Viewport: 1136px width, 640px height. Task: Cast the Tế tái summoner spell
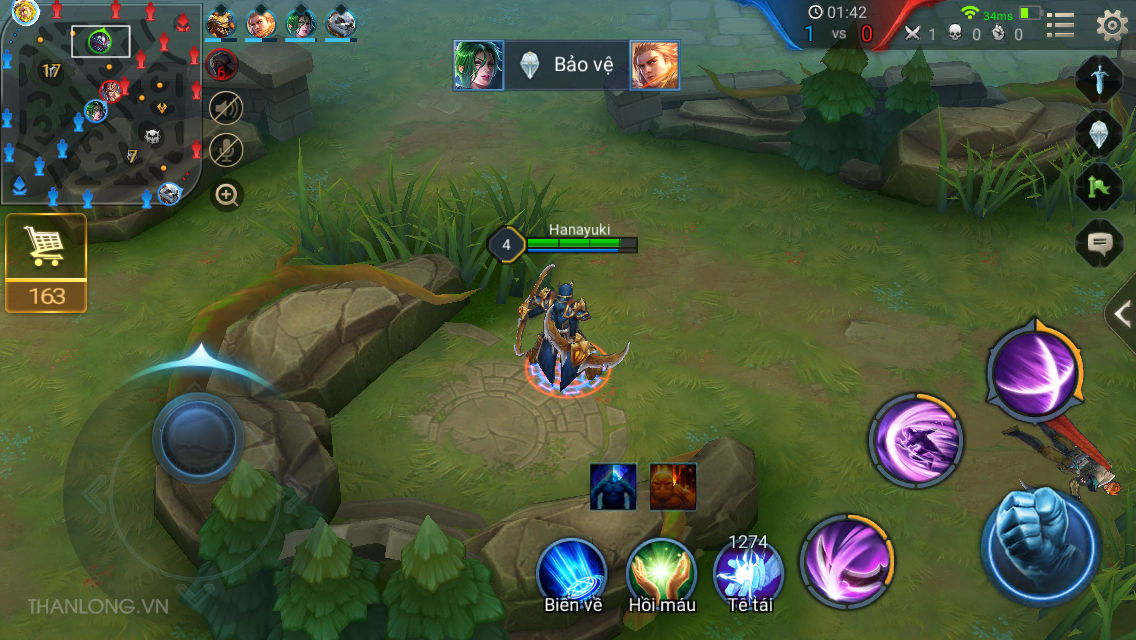click(x=748, y=576)
